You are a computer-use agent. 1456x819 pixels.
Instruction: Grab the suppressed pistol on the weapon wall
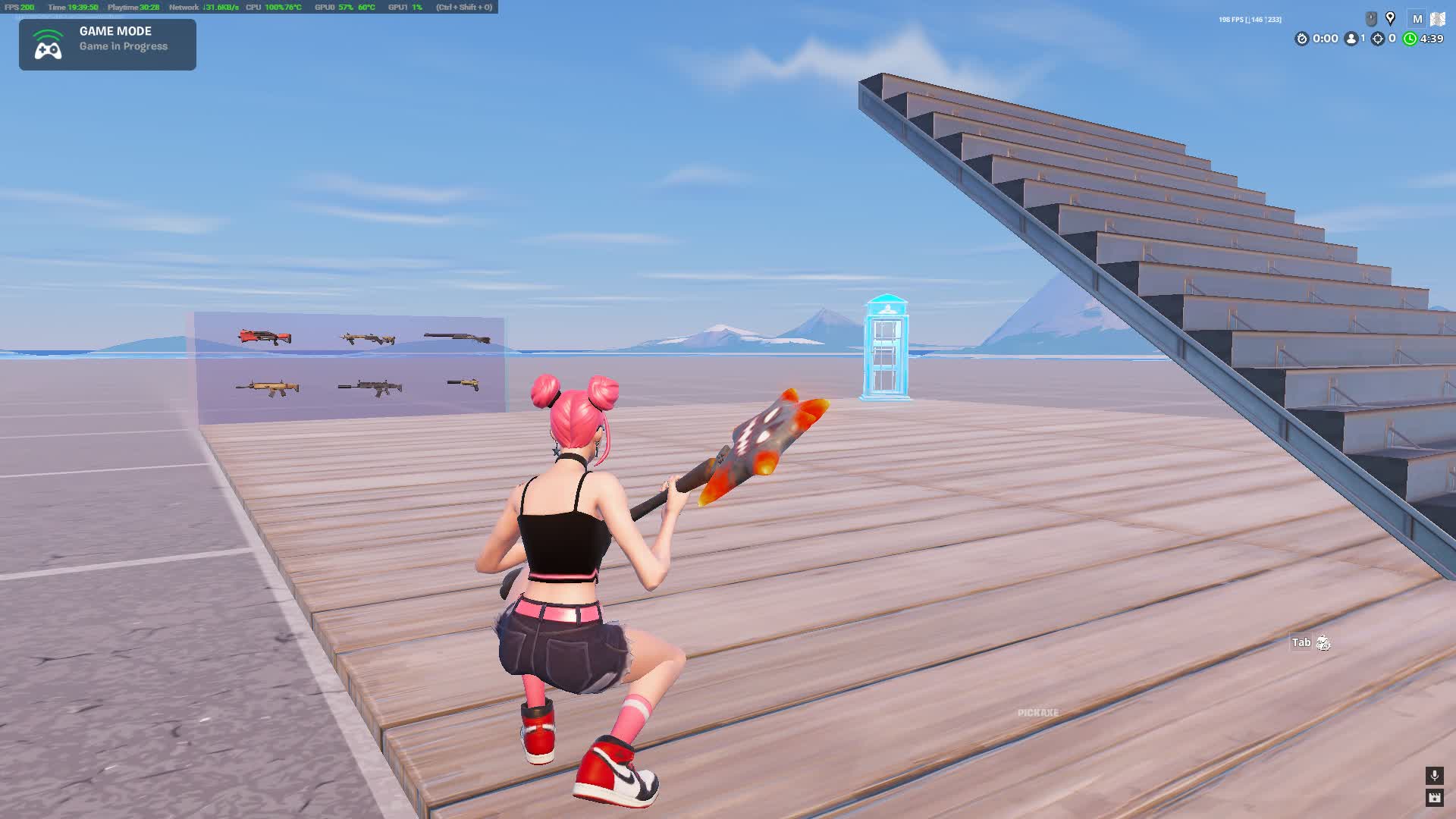click(463, 385)
